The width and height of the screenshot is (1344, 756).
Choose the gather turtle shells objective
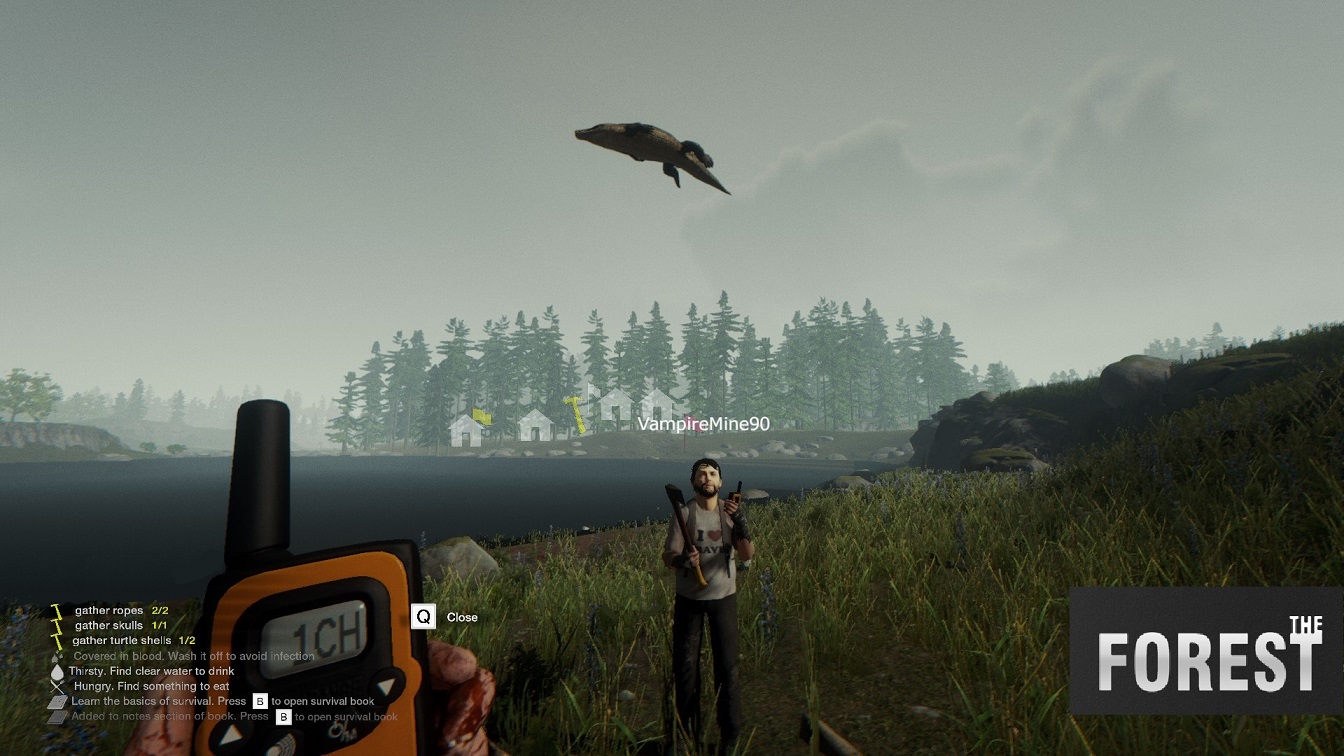126,640
